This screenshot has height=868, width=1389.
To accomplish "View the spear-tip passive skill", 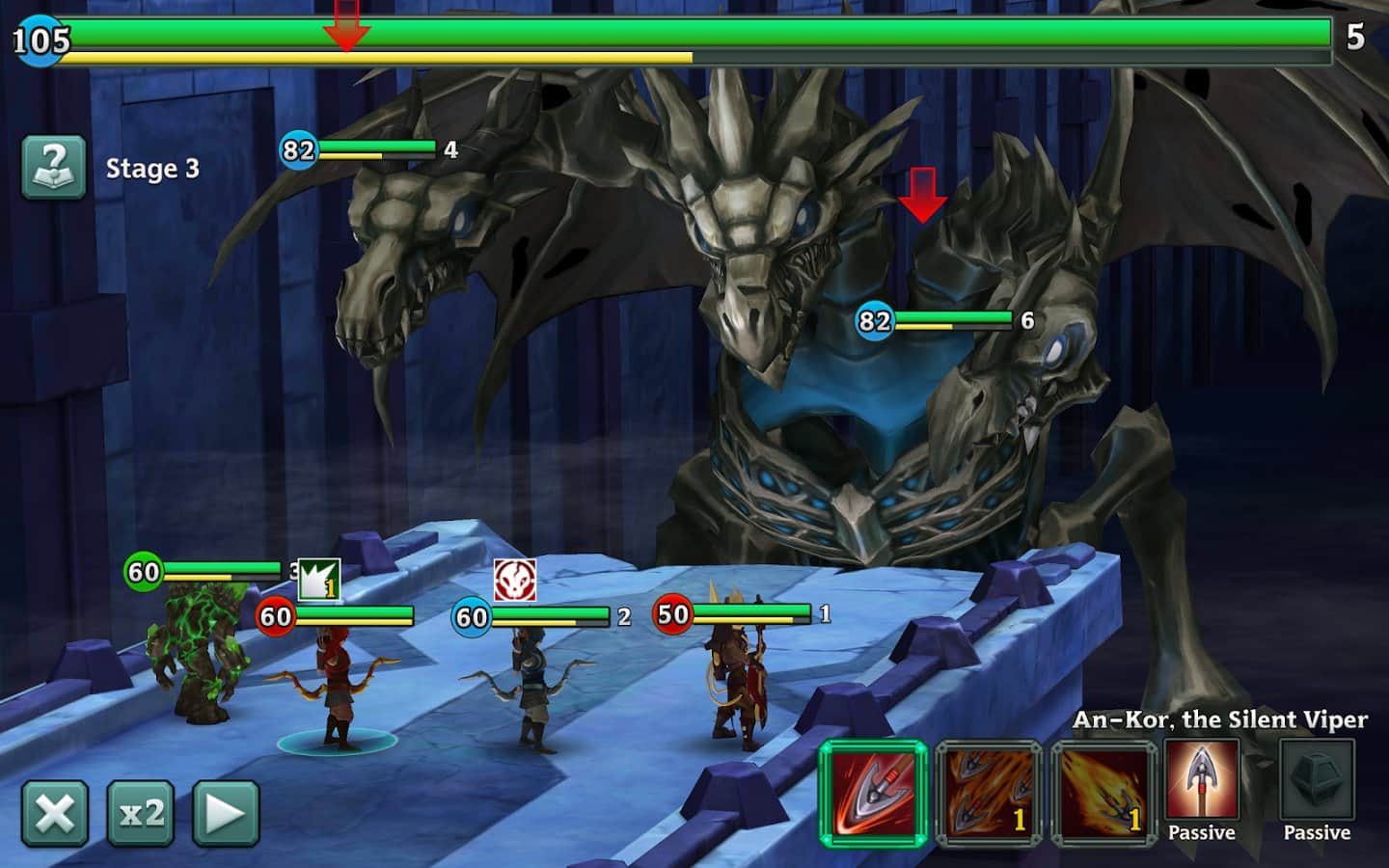I will click(x=1202, y=781).
